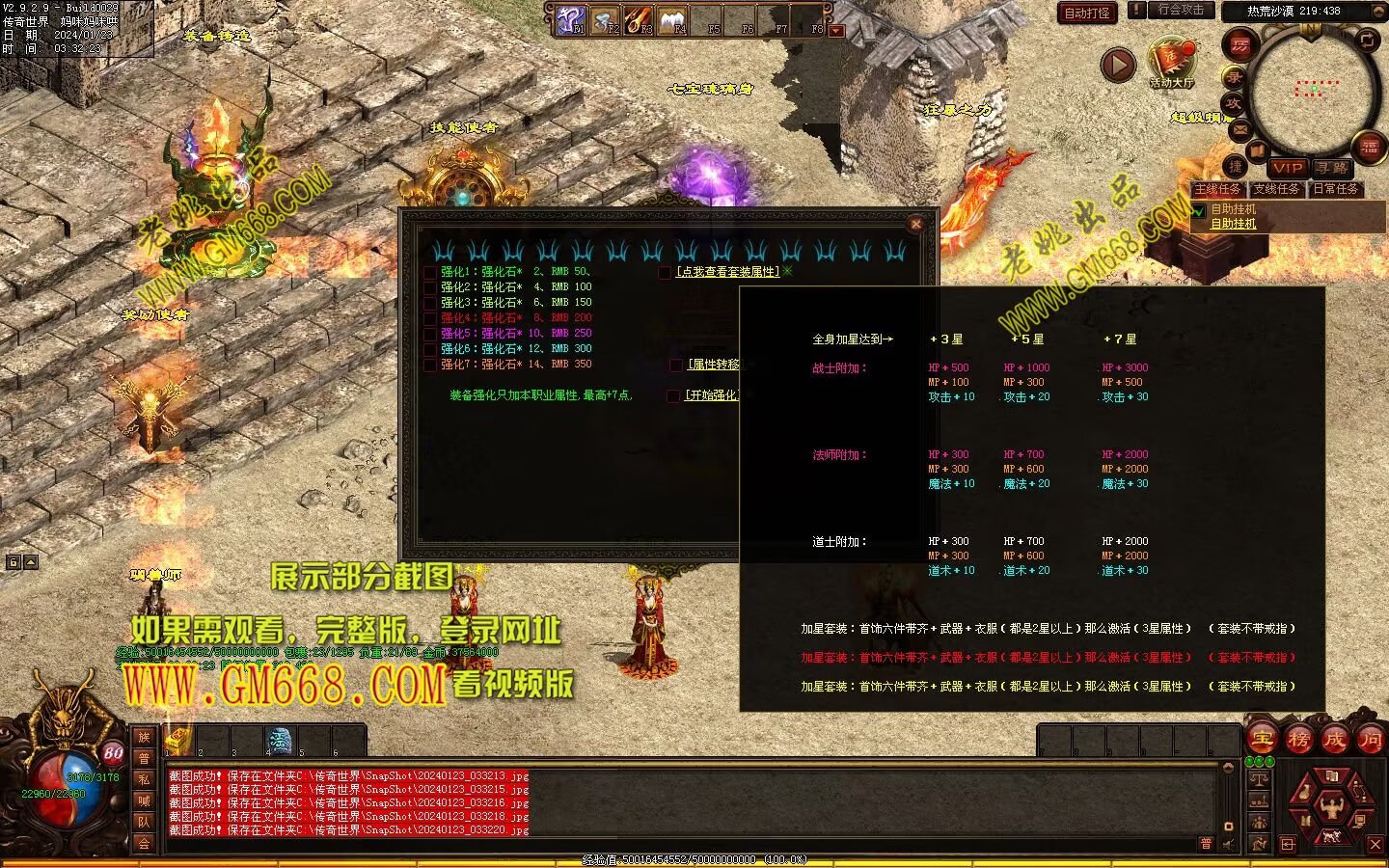Switch to the 主线任务 main quest tab

(1217, 189)
